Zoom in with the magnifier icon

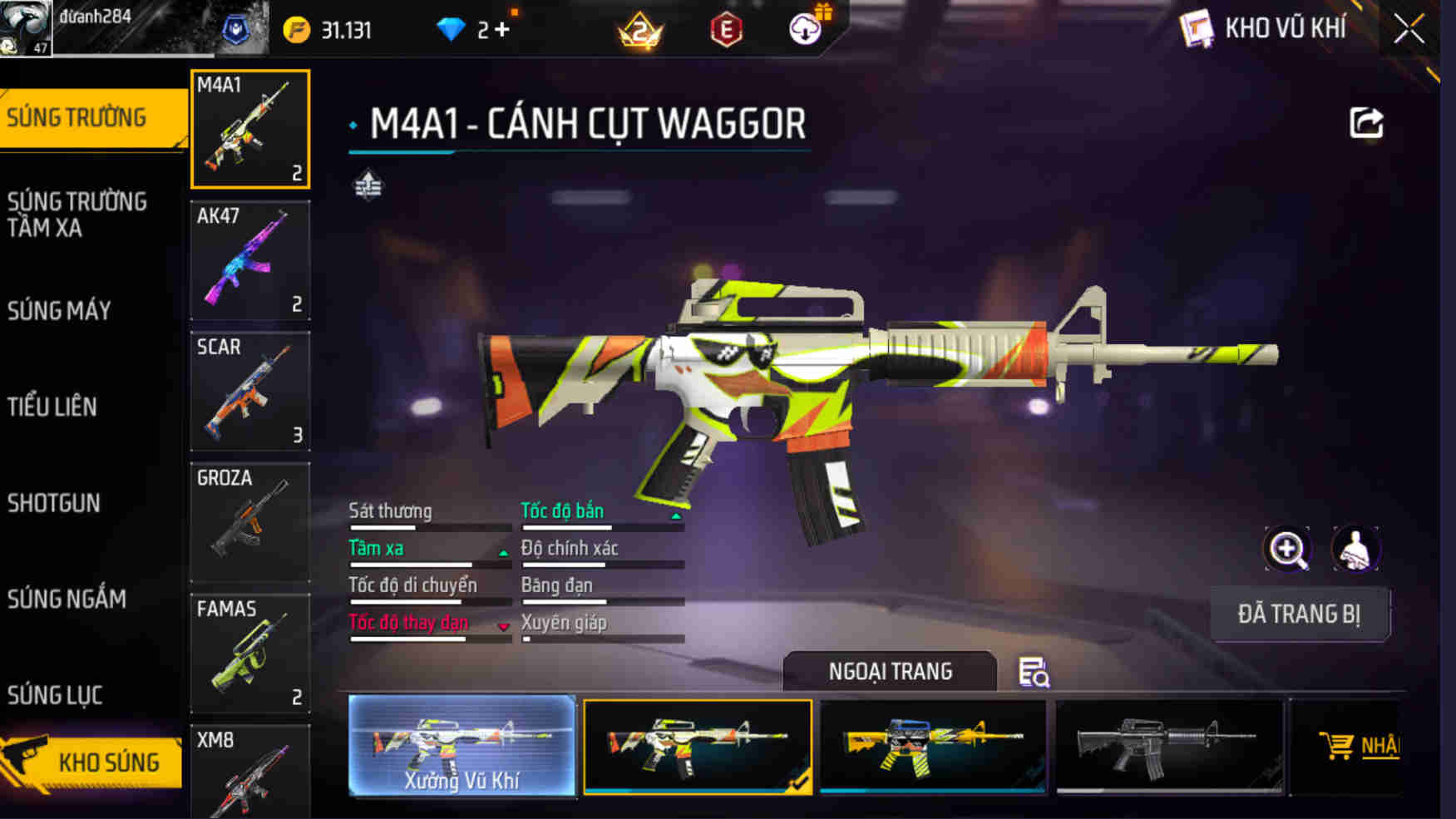(x=1287, y=549)
